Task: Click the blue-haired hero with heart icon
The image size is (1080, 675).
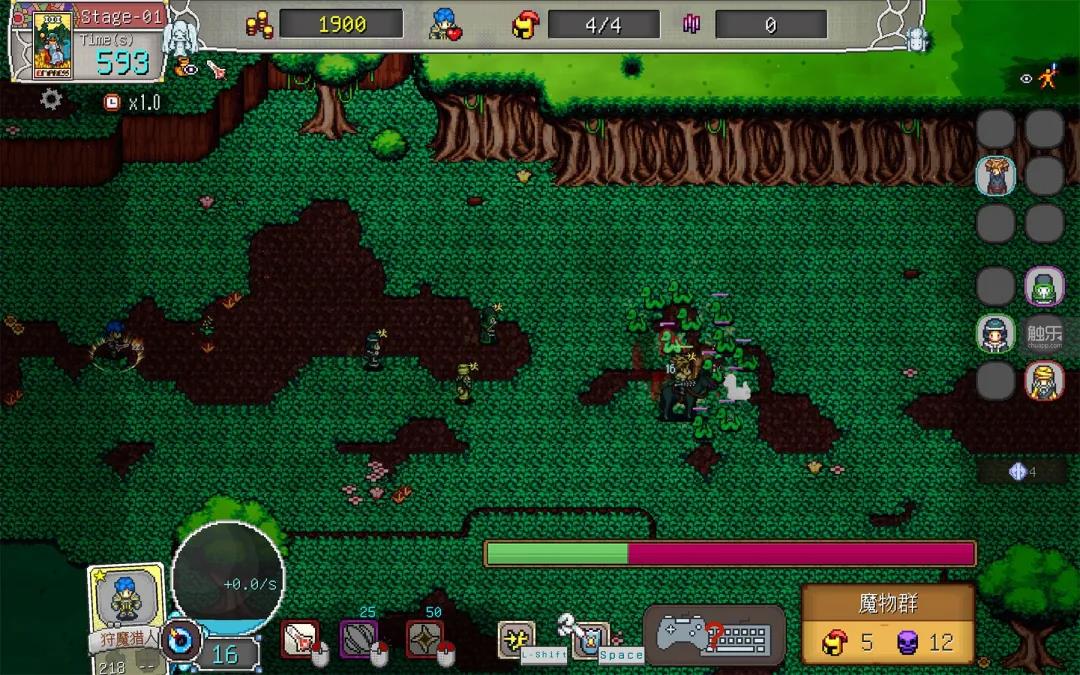Action: pos(446,25)
